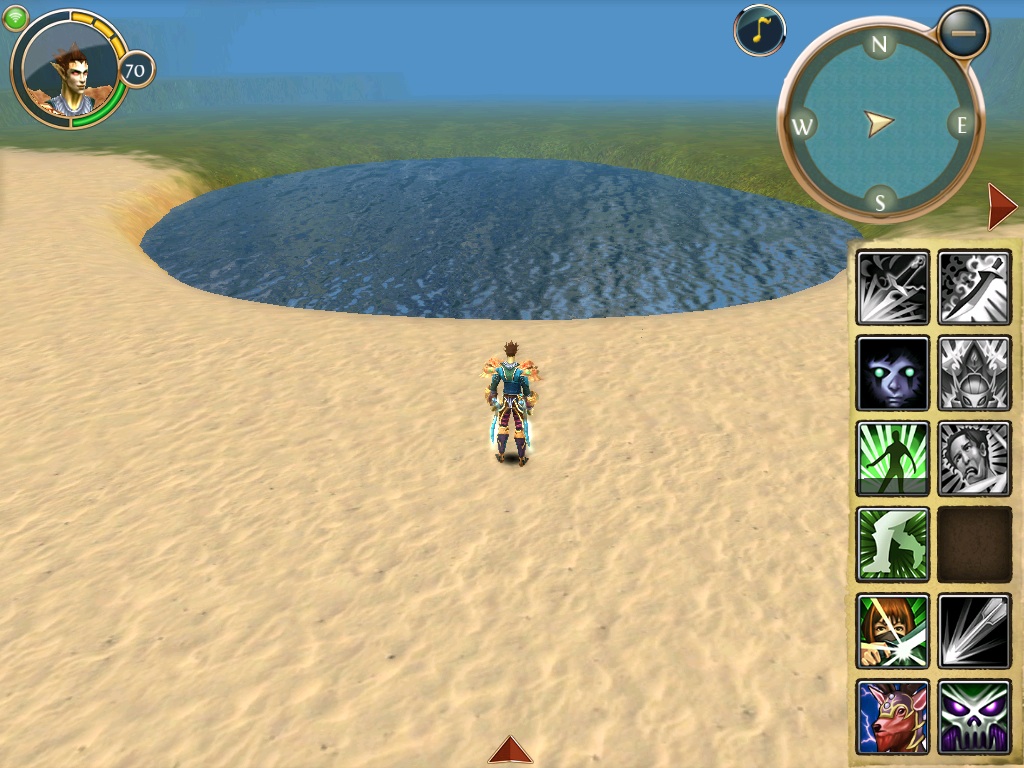
Task: Expand the bottom red arrow menu
Action: pos(510,750)
